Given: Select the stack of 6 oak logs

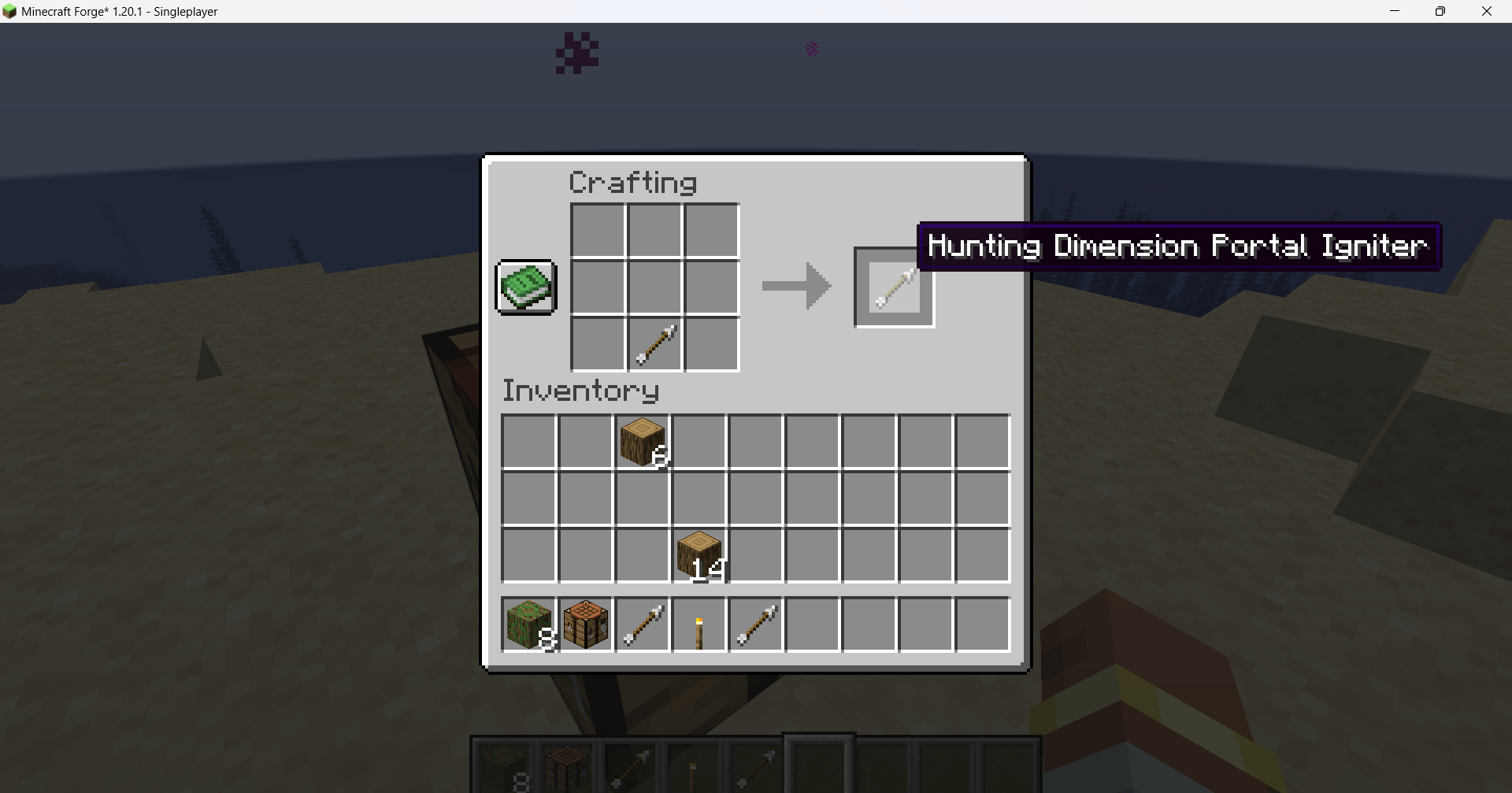Looking at the screenshot, I should pyautogui.click(x=642, y=442).
